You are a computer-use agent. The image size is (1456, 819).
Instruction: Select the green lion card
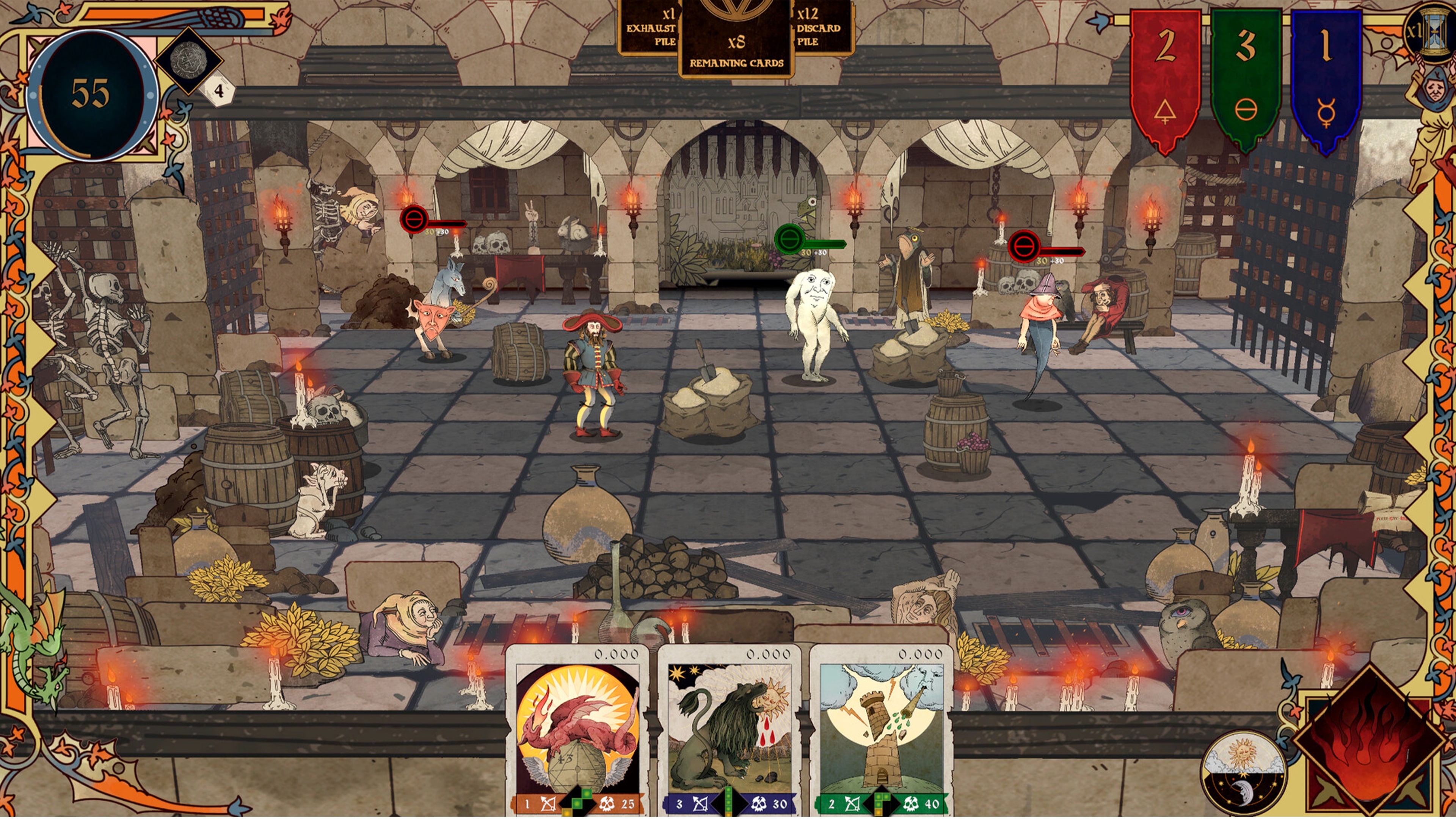point(729,729)
